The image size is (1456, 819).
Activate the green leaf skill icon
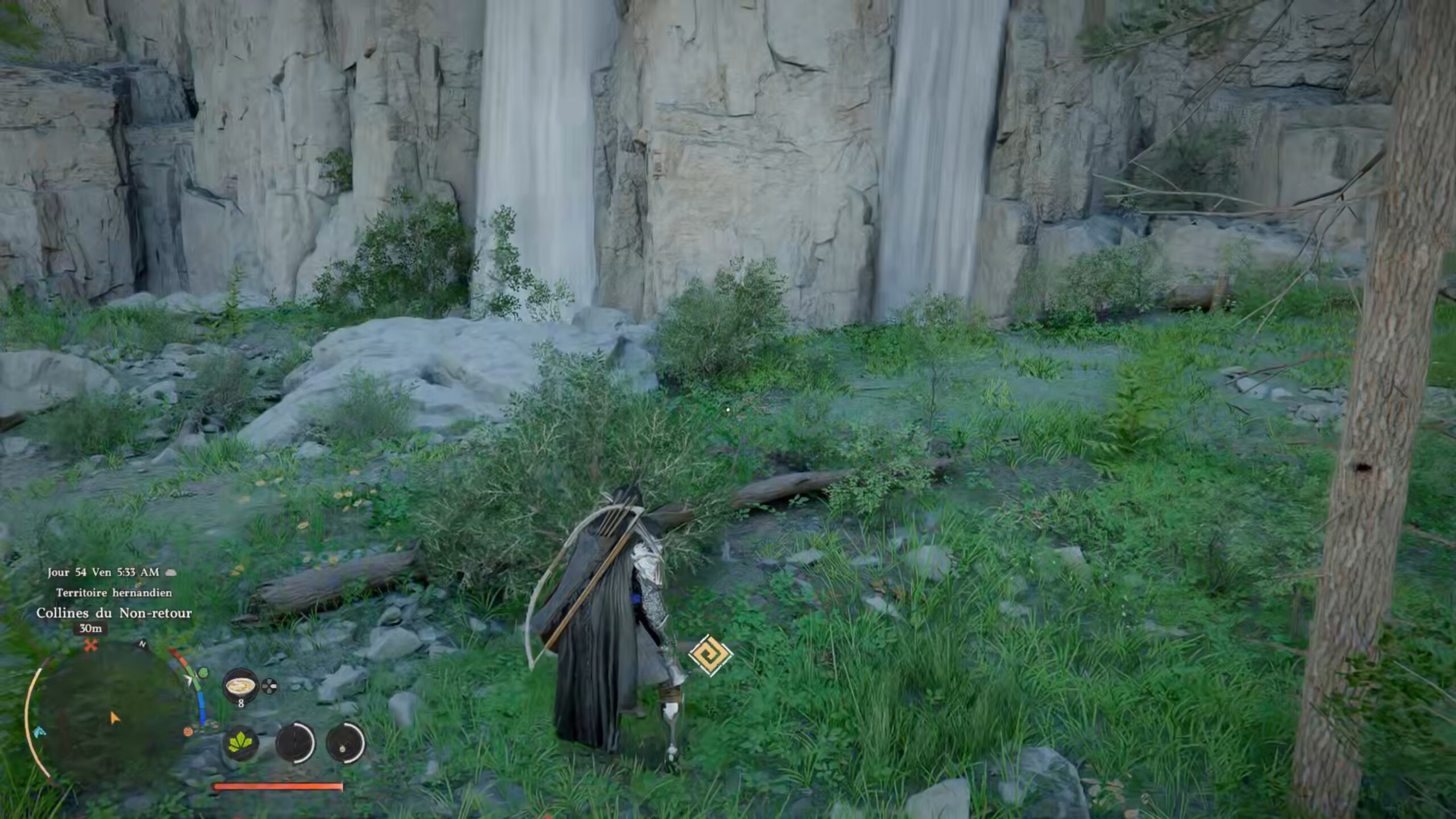(241, 743)
